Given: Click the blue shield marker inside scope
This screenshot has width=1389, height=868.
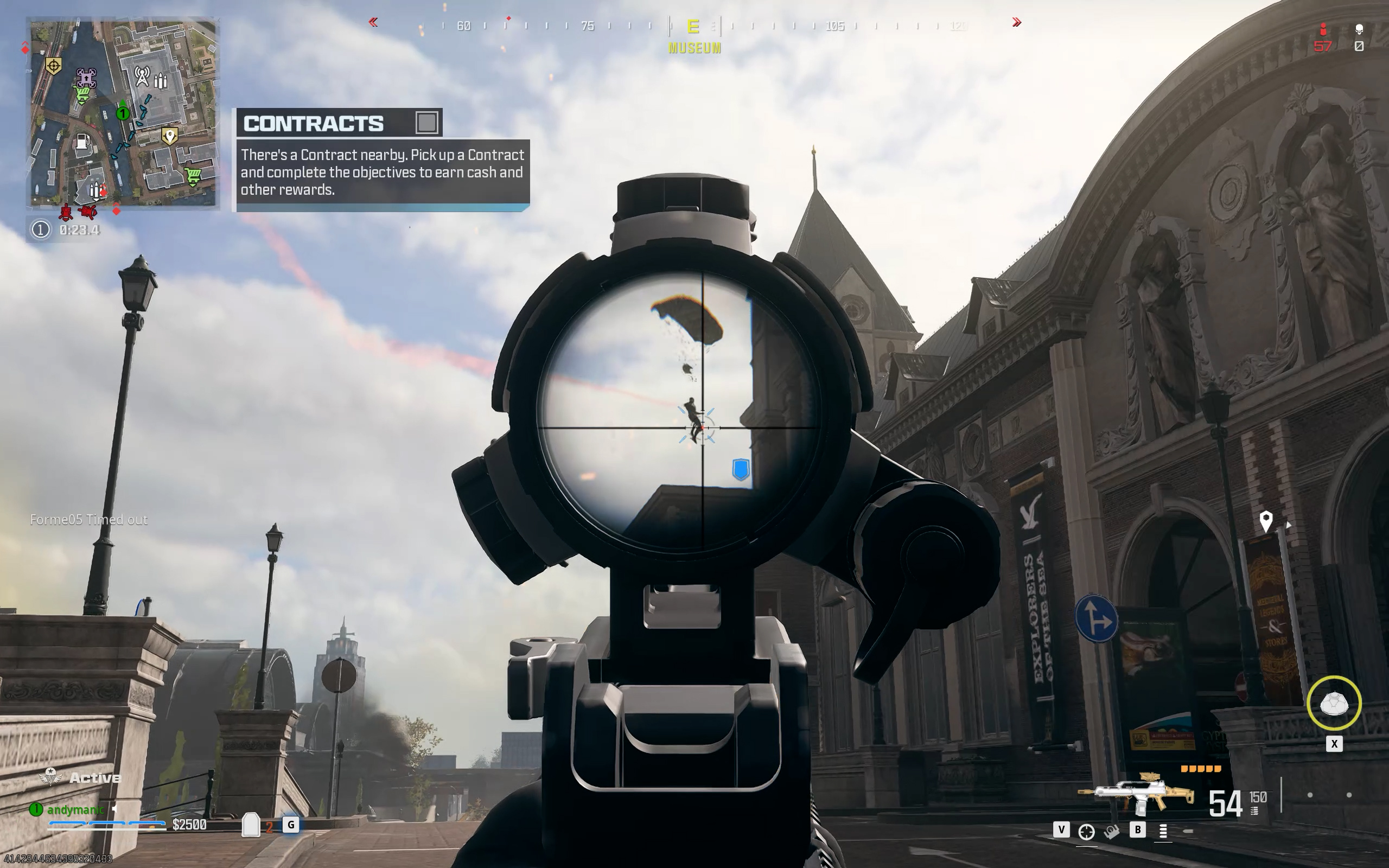Looking at the screenshot, I should pyautogui.click(x=741, y=469).
